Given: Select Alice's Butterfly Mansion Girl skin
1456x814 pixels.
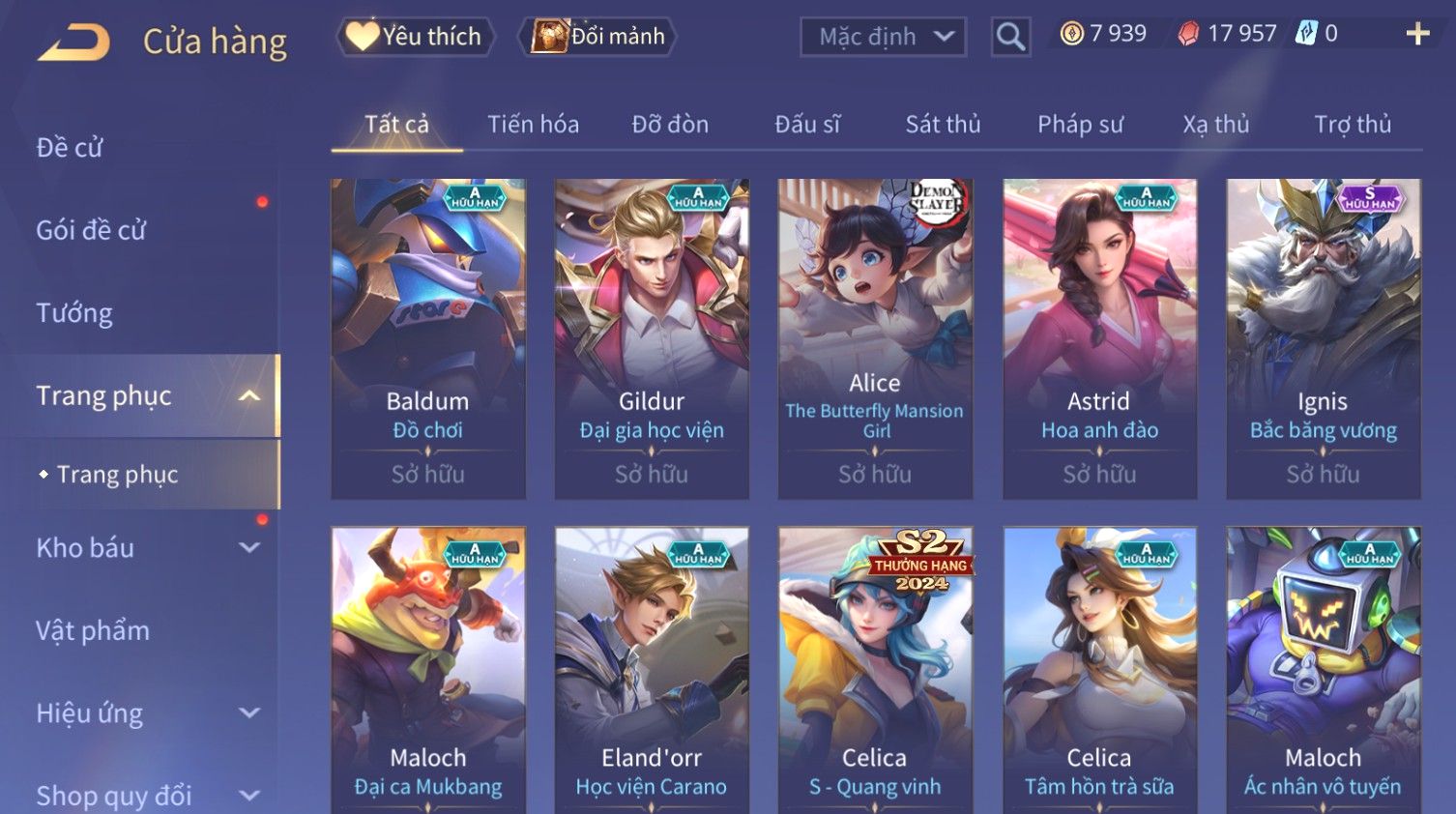Looking at the screenshot, I should click(x=875, y=338).
